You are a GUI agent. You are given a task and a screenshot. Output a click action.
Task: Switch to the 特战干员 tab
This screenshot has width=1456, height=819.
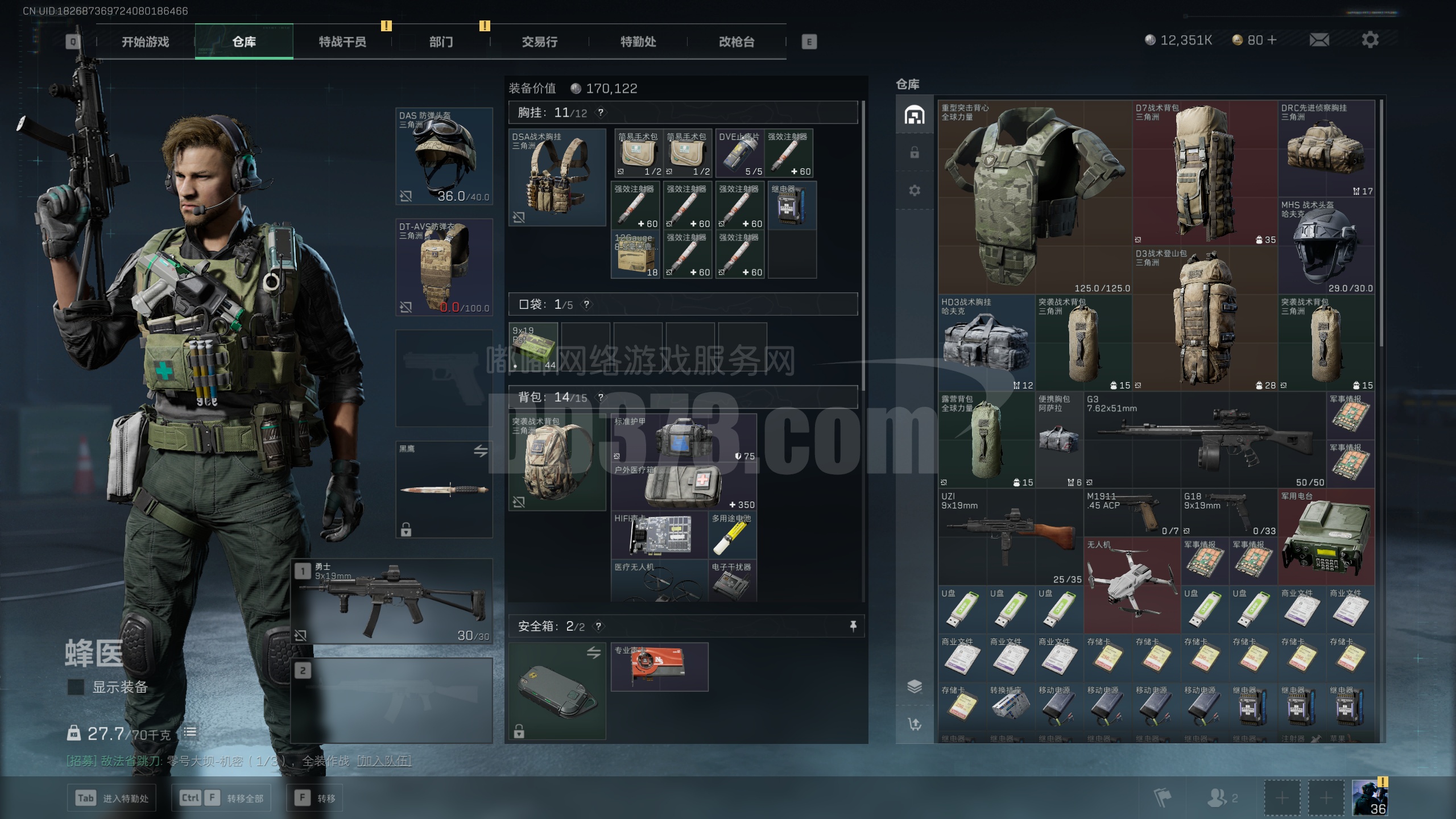342,42
